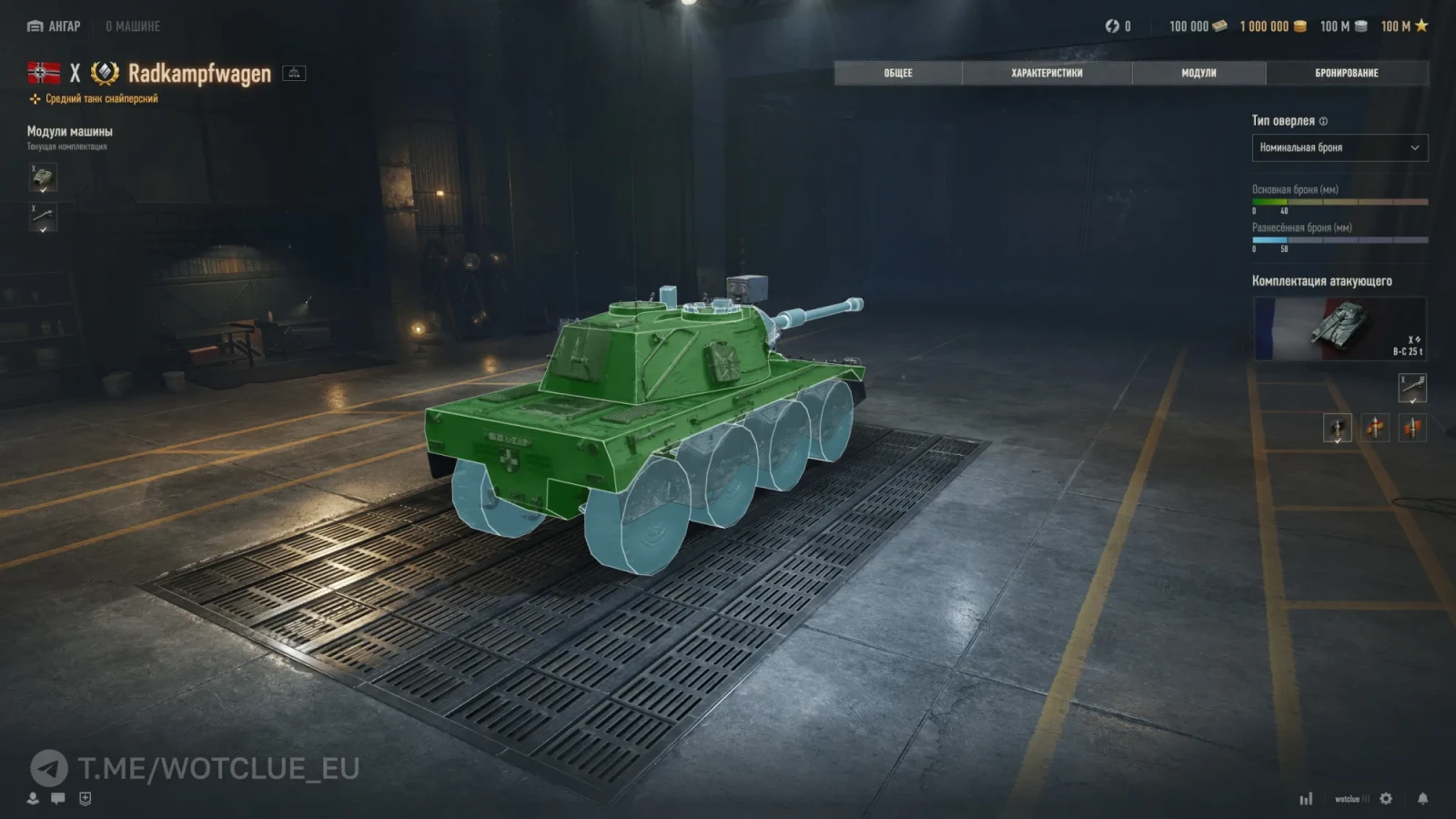Select the HE shell with orange fins icon
Screen dimensions: 1456x819
click(1413, 428)
